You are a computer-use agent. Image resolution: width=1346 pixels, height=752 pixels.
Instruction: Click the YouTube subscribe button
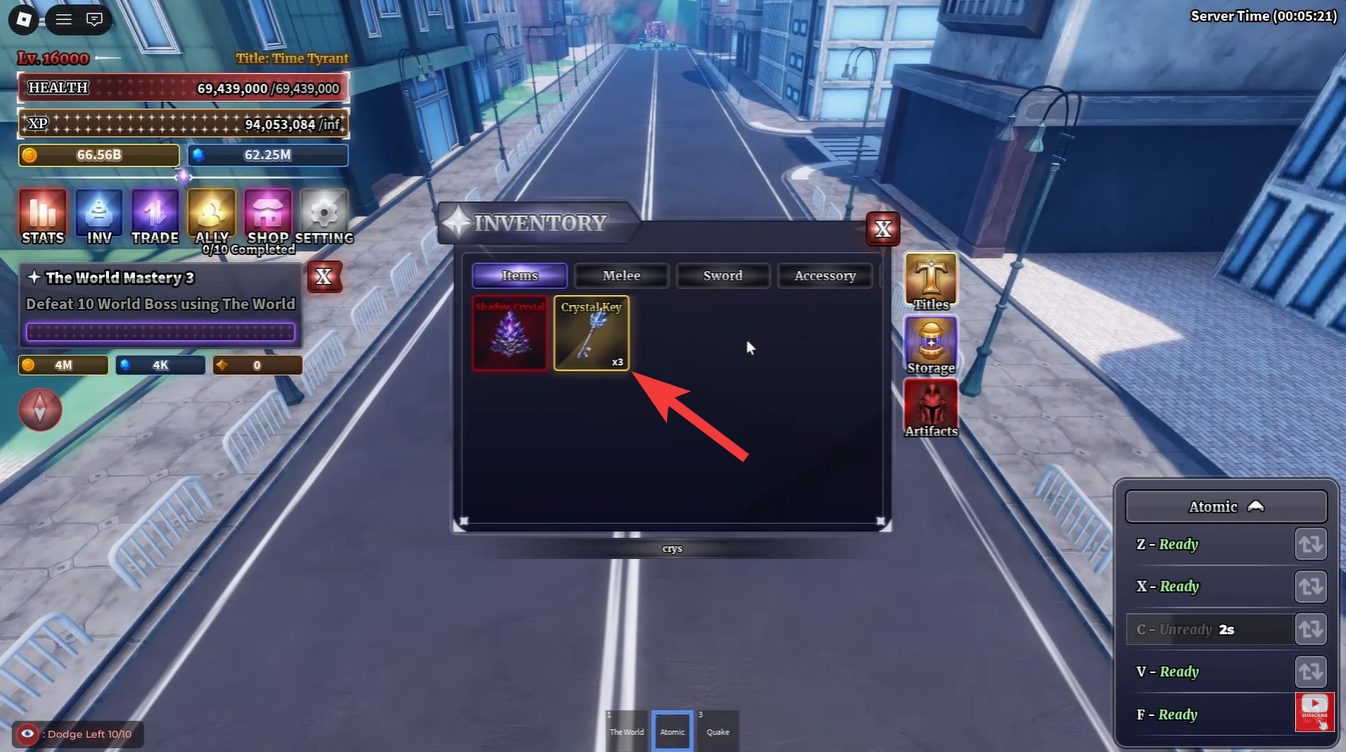[x=1314, y=711]
